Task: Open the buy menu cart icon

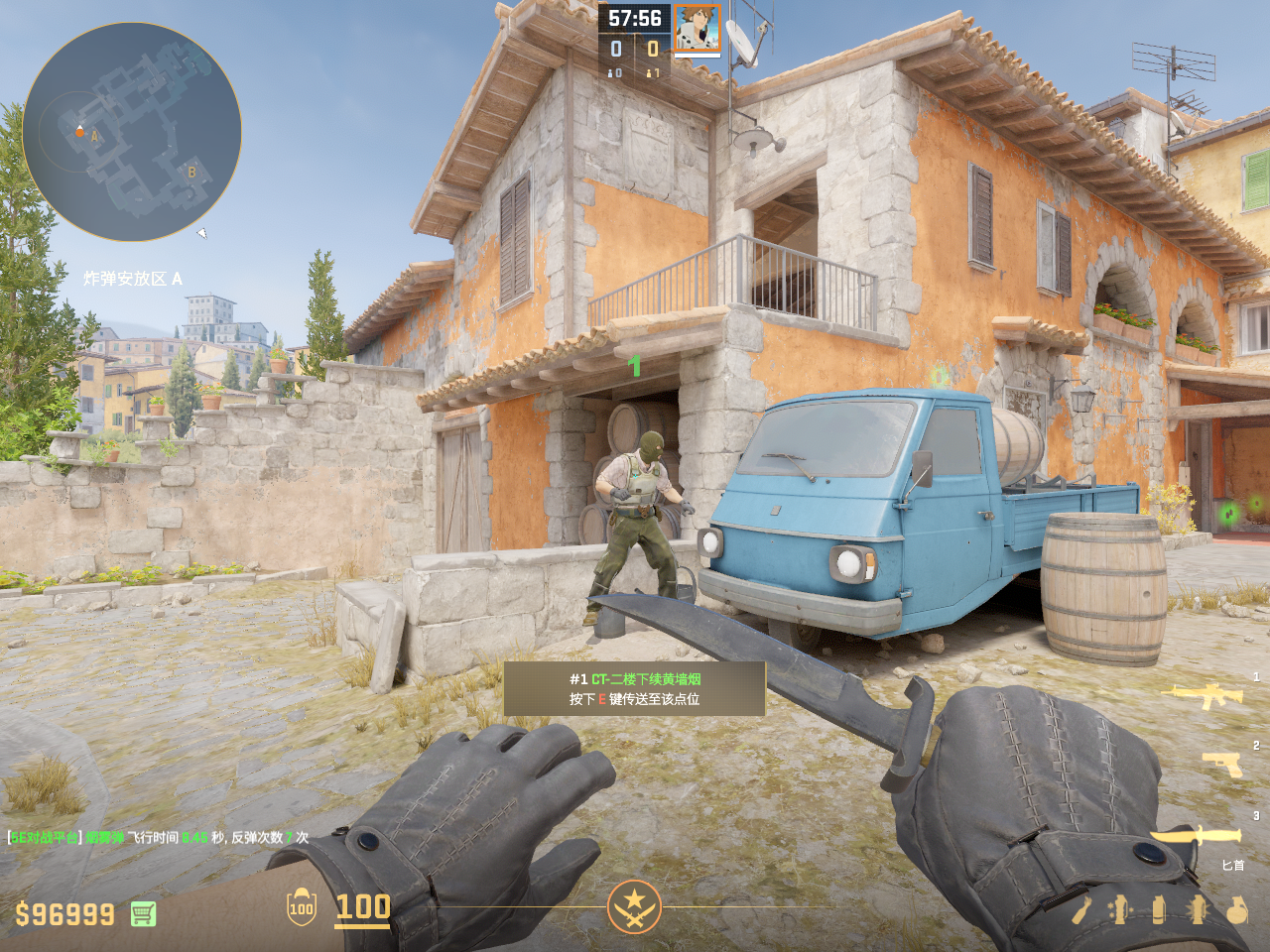Action: pos(143,913)
